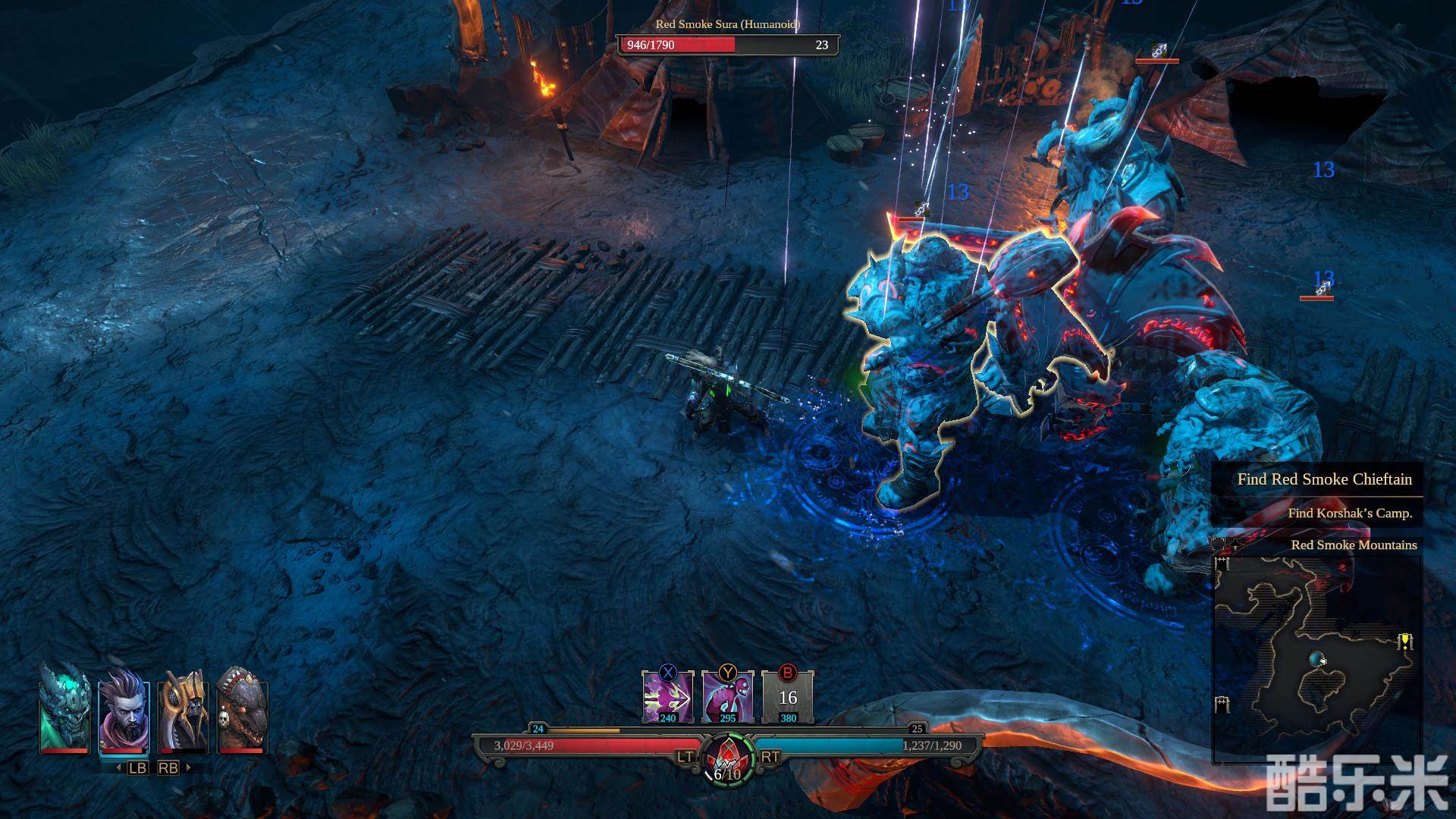The width and height of the screenshot is (1456, 819).
Task: Open the Red Smoke Mountains minimap
Action: 1318,658
